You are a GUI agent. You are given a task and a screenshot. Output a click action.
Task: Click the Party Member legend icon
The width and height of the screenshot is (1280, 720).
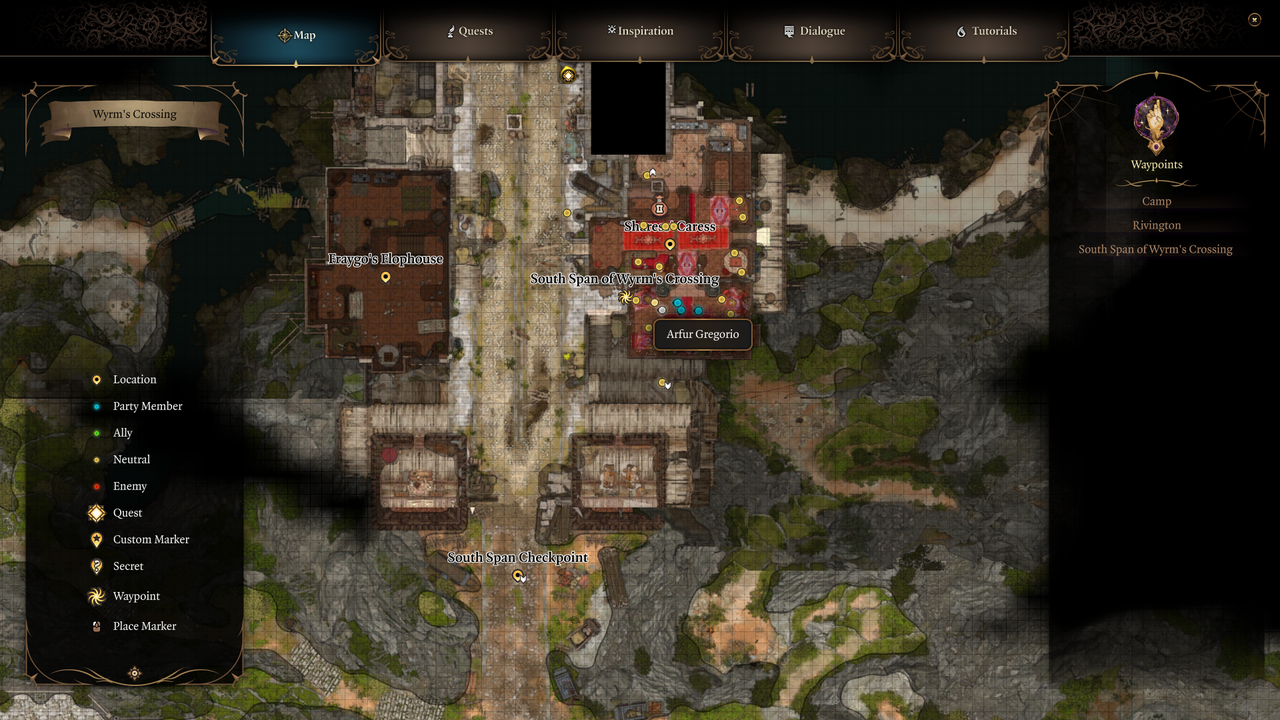96,406
